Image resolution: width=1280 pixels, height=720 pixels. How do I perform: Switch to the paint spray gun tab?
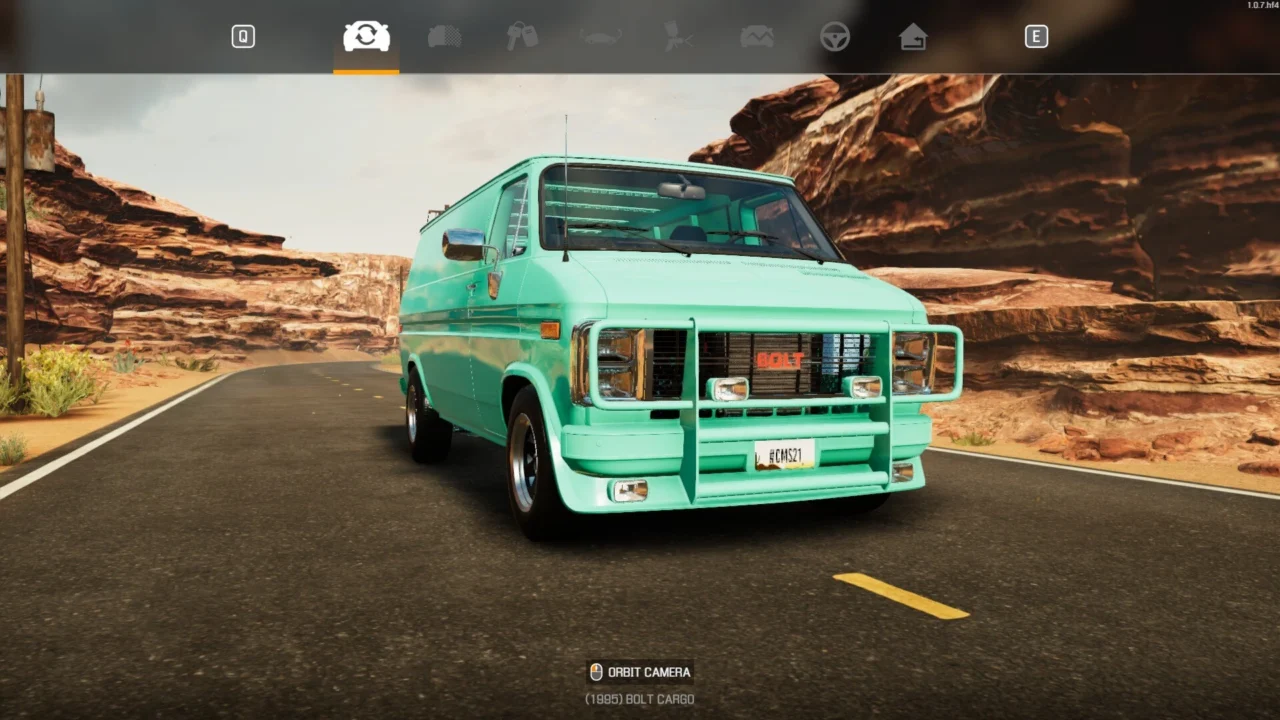[678, 37]
